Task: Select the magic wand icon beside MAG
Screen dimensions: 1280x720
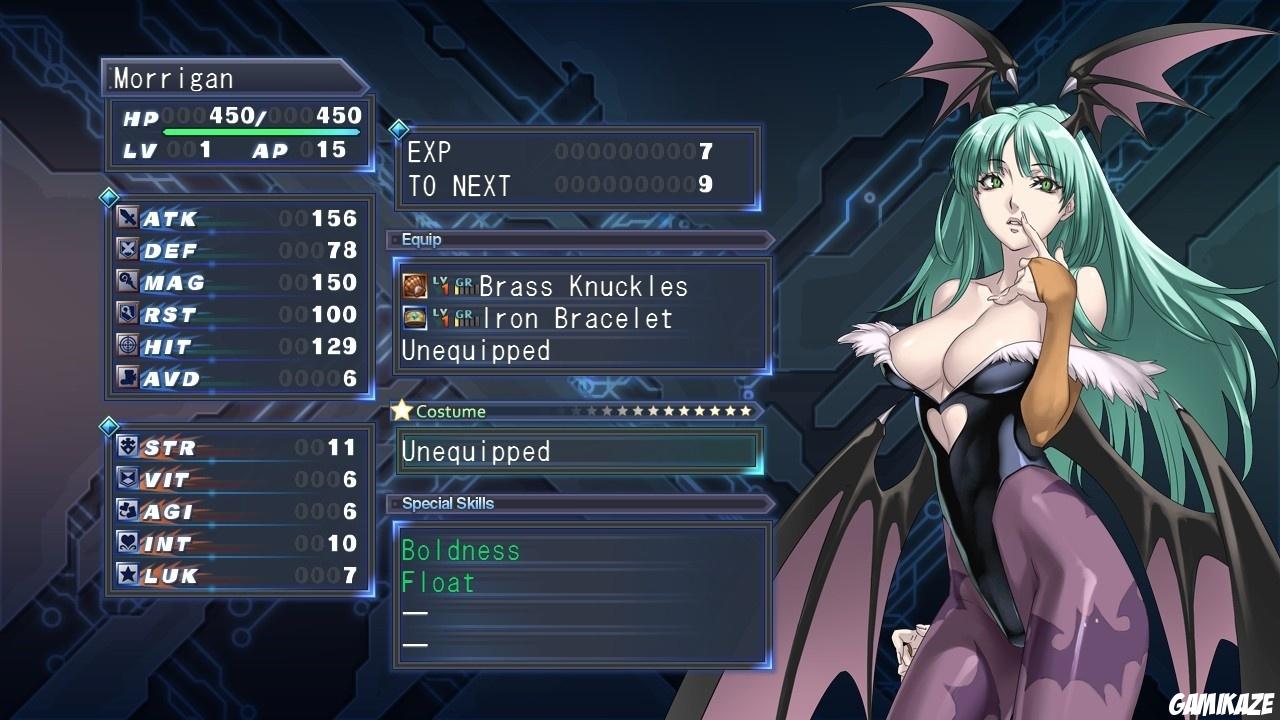Action: 128,282
